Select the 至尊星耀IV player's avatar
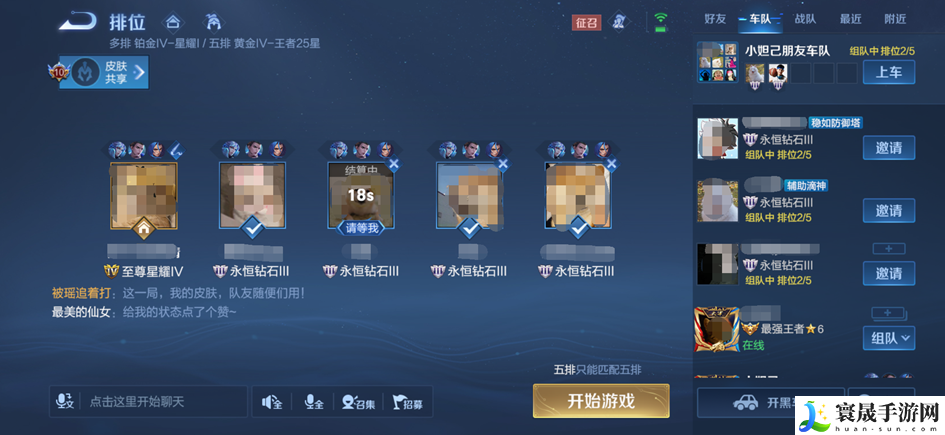945x435 pixels. pos(144,196)
